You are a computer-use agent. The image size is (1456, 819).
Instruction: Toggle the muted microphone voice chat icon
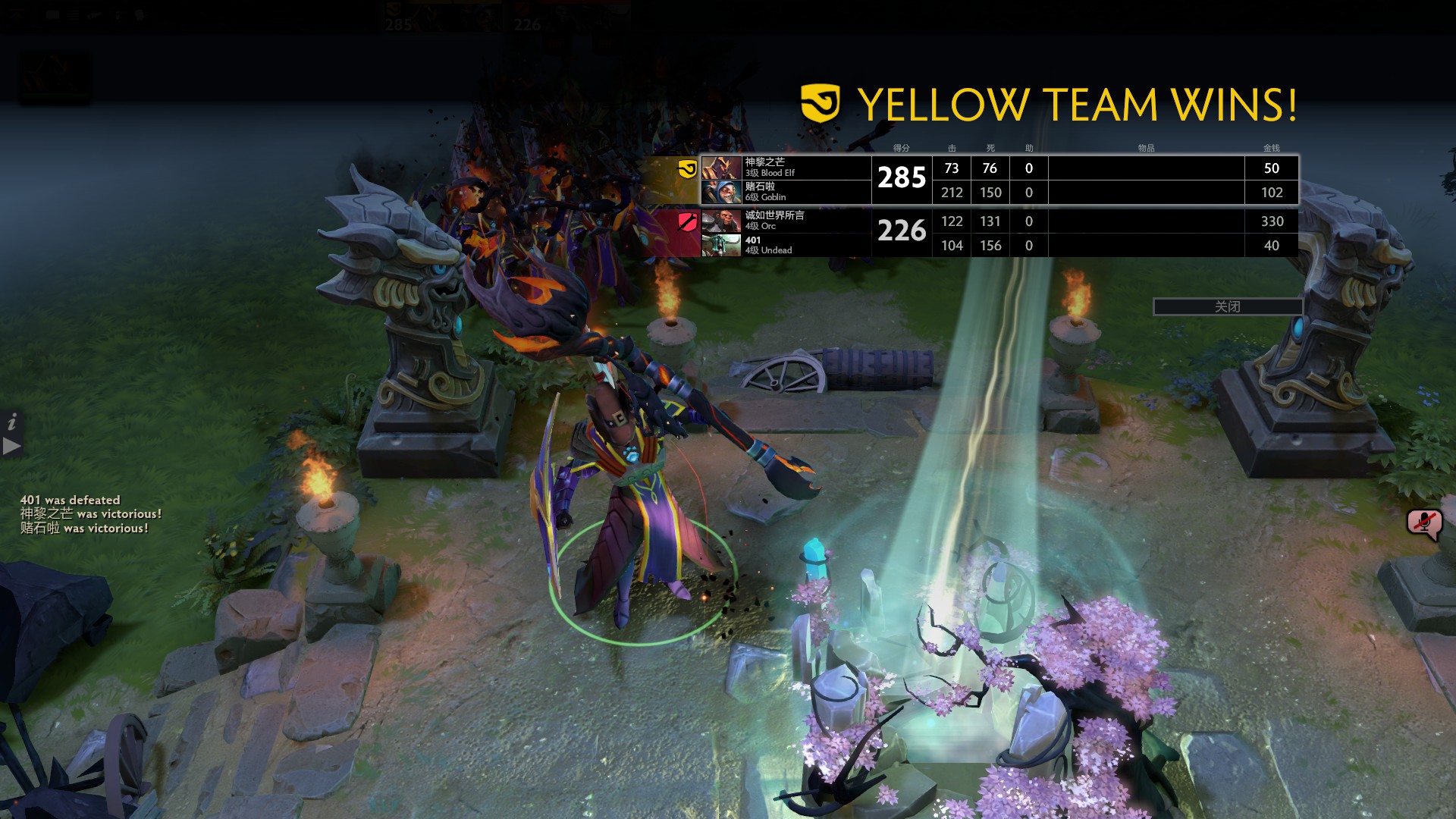click(1423, 523)
